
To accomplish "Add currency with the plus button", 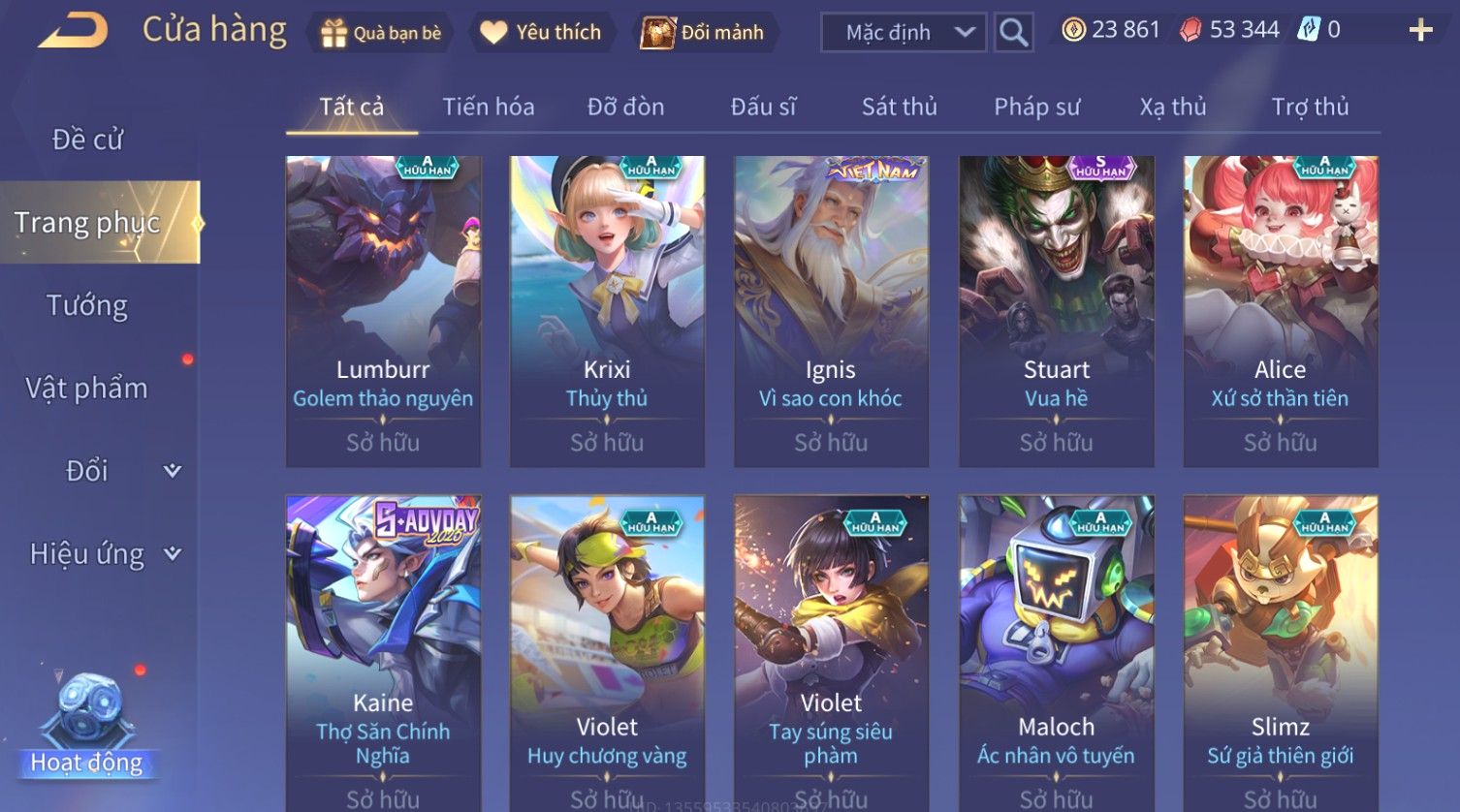I will (x=1420, y=31).
